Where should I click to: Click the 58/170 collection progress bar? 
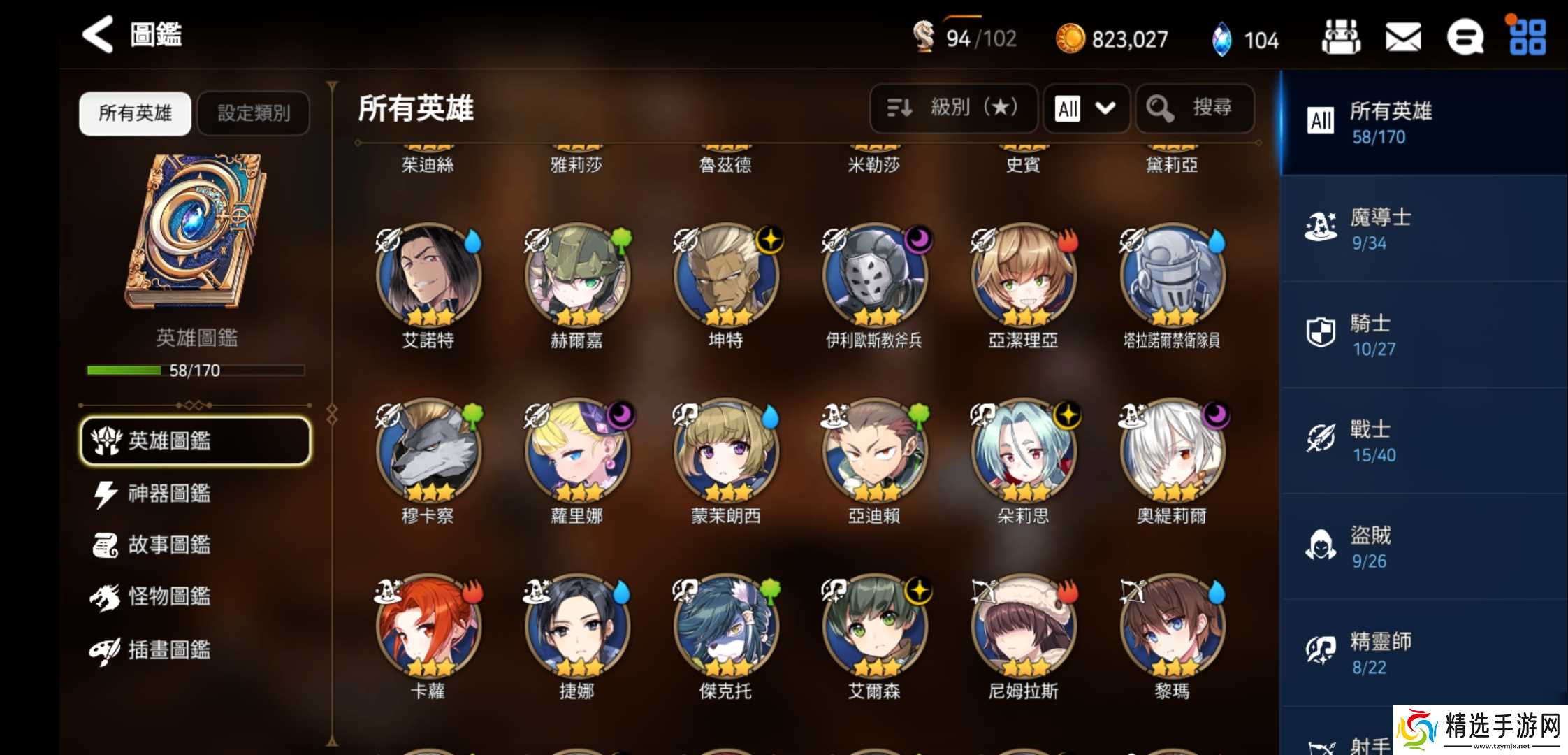(196, 370)
